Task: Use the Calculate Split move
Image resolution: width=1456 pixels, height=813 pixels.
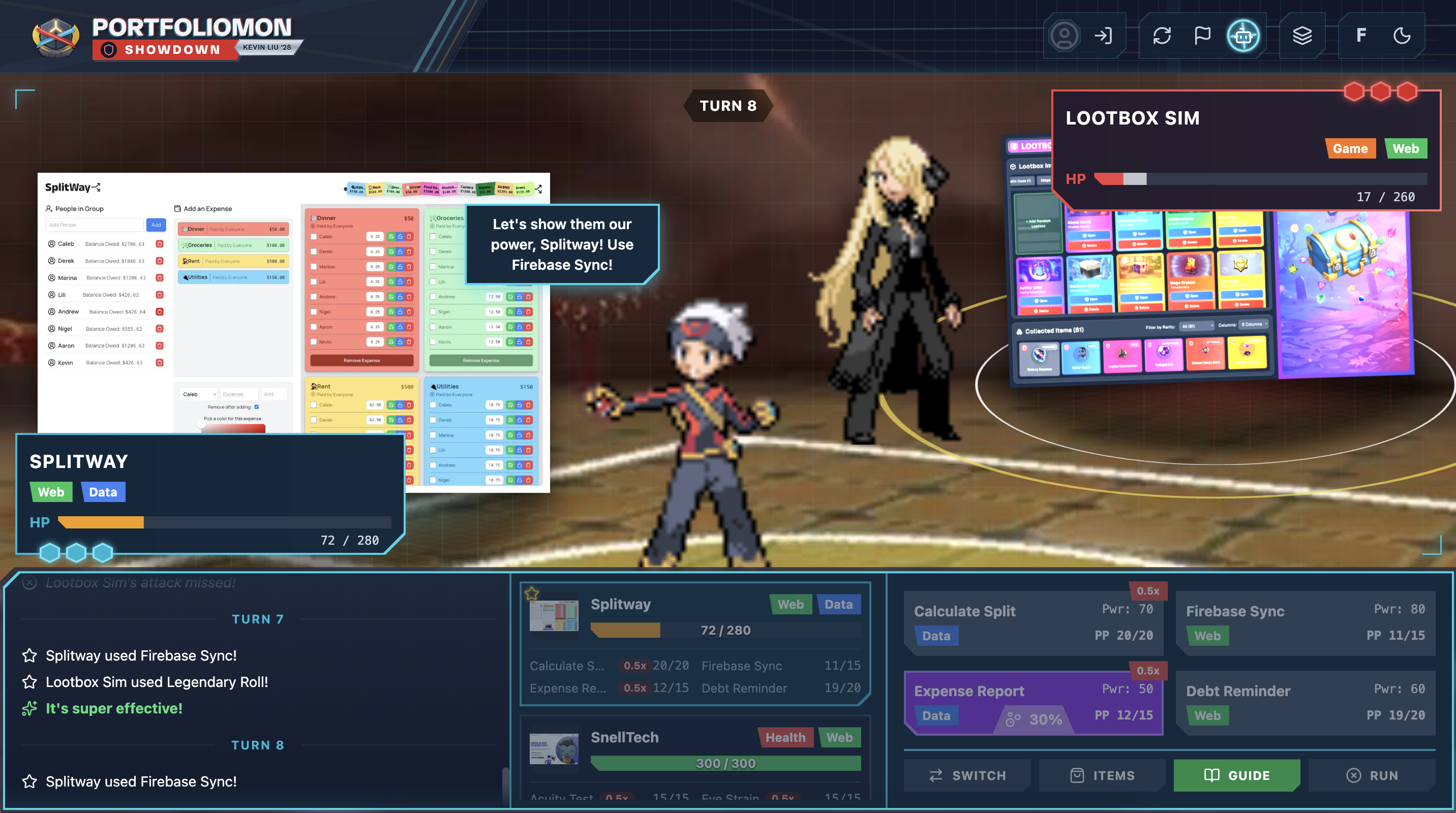Action: click(1033, 622)
